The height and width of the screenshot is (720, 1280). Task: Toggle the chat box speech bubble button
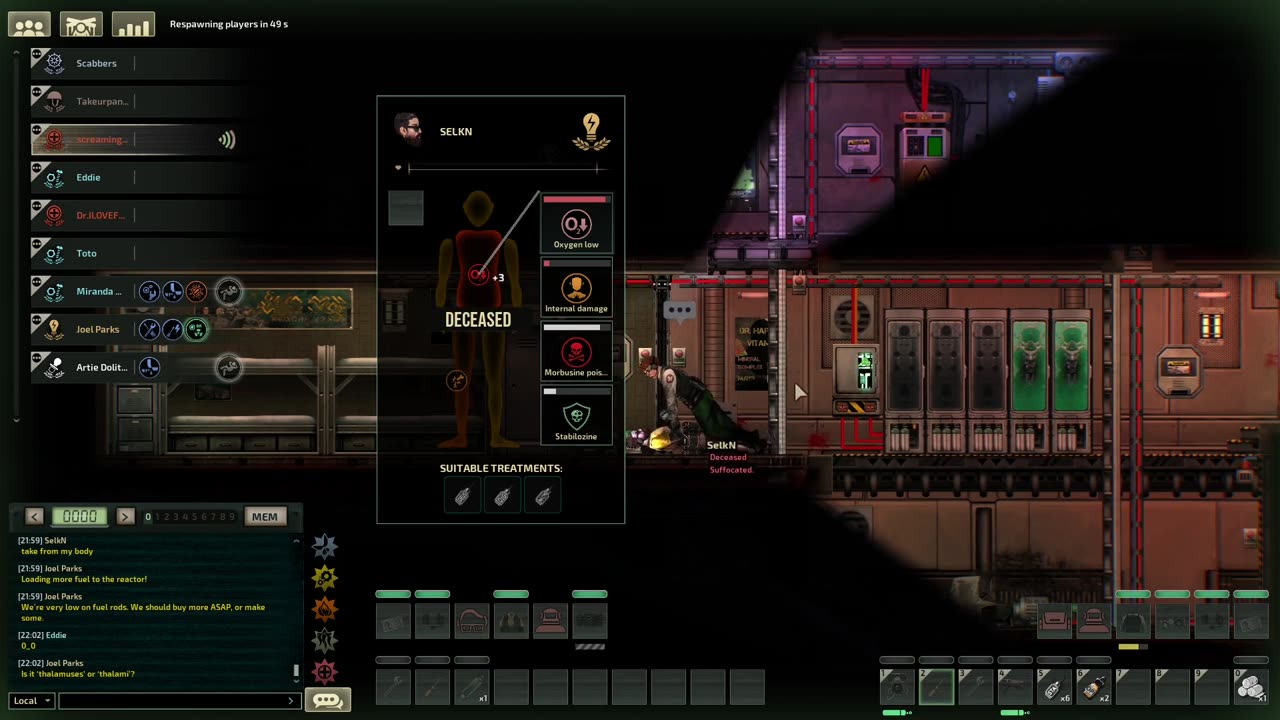click(x=327, y=700)
